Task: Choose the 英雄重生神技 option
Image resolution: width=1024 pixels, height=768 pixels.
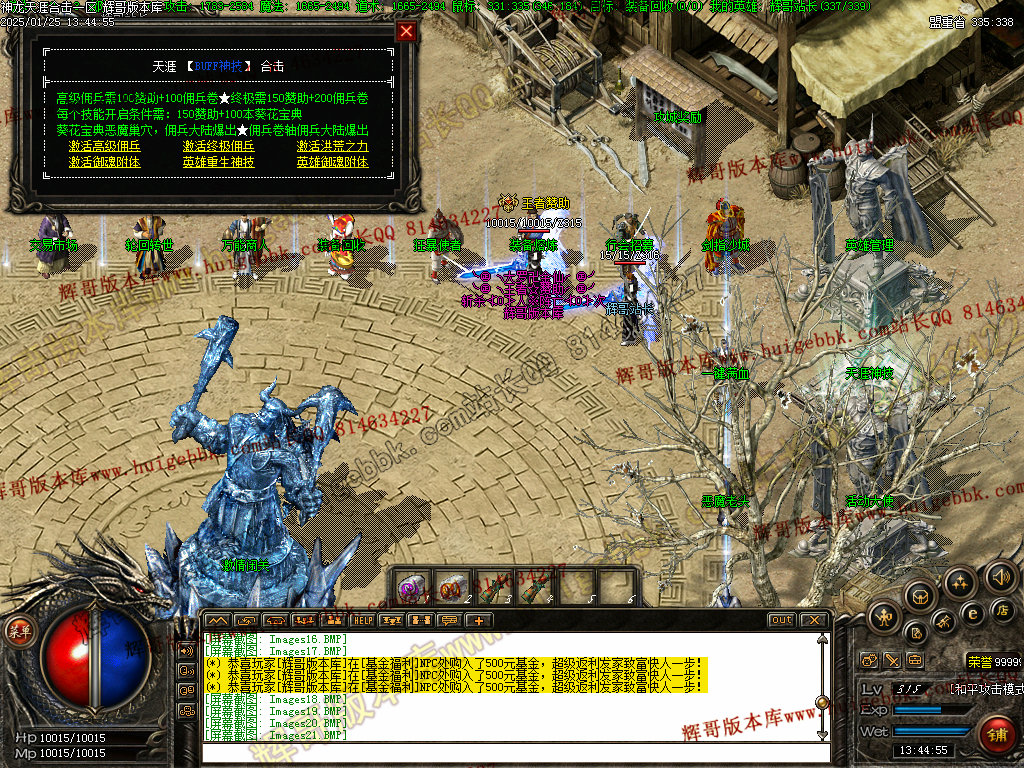Action: 218,162
